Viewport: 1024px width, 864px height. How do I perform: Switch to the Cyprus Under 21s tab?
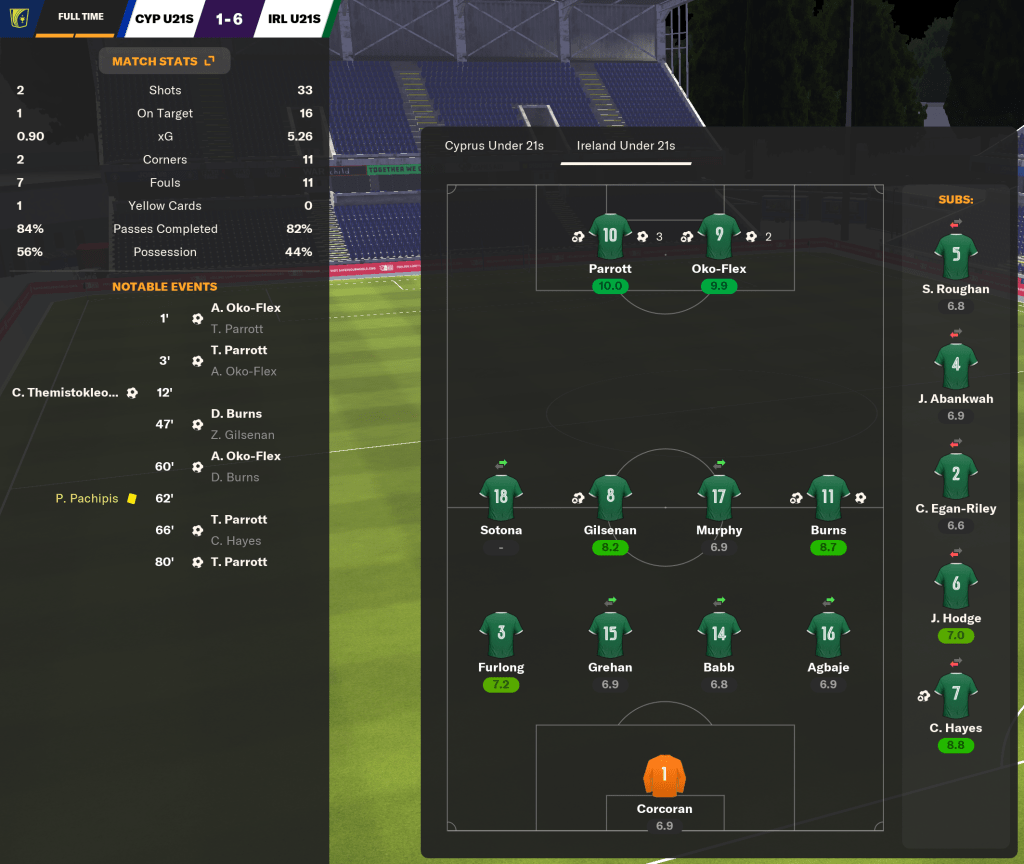tap(494, 146)
